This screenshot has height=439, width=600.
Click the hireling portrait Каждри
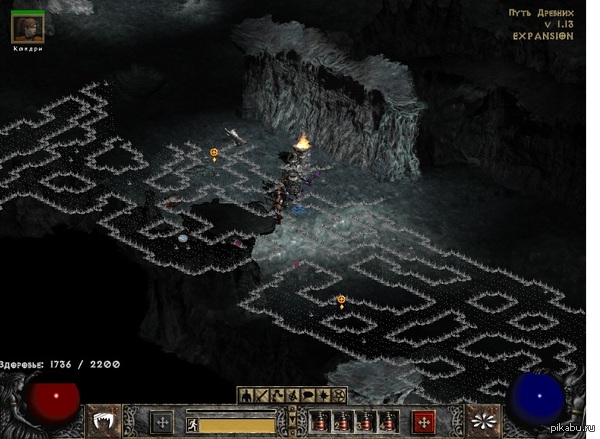coord(27,27)
